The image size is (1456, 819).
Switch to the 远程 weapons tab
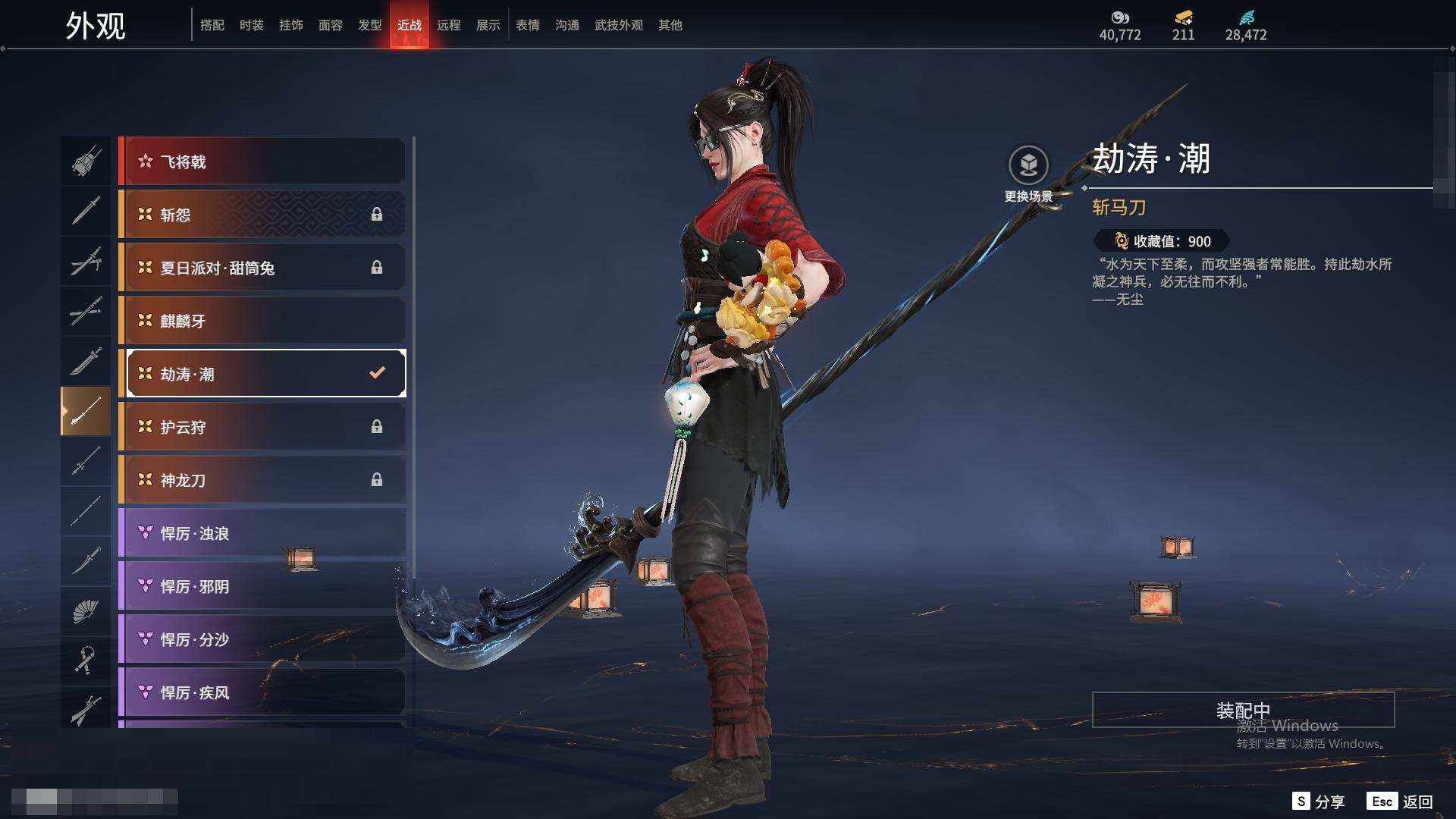(x=448, y=25)
